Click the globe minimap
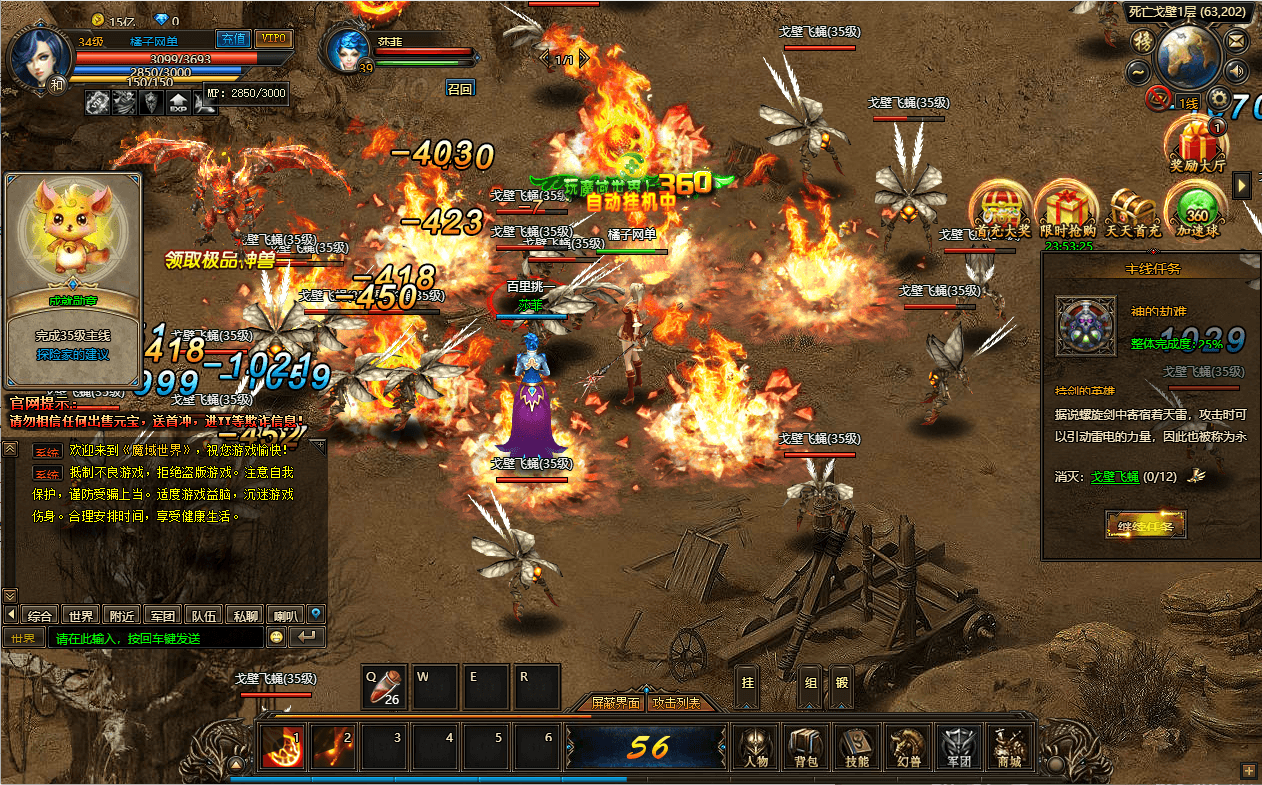This screenshot has height=785, width=1262. (1188, 55)
